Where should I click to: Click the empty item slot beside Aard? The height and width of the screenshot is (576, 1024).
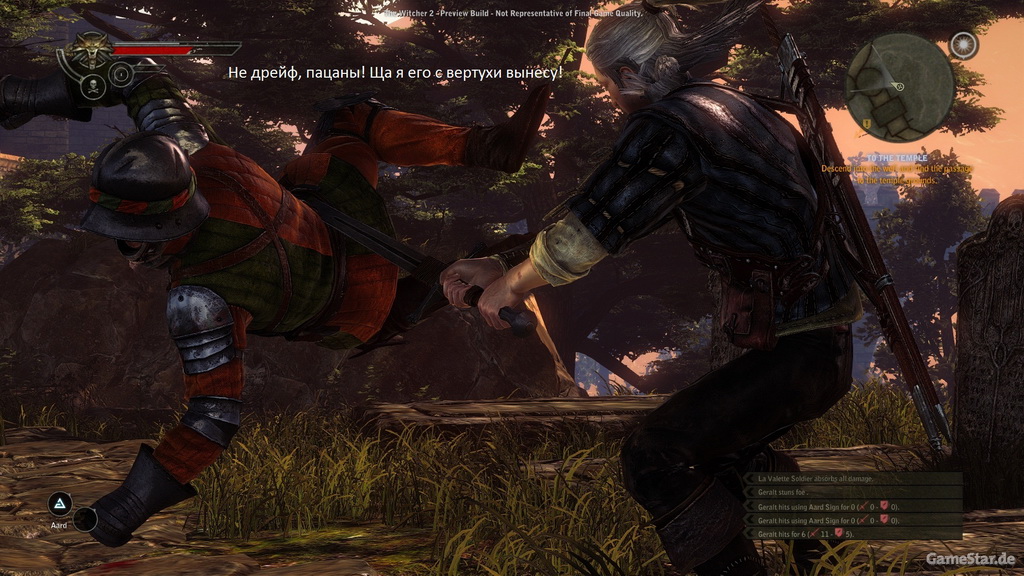coord(86,519)
